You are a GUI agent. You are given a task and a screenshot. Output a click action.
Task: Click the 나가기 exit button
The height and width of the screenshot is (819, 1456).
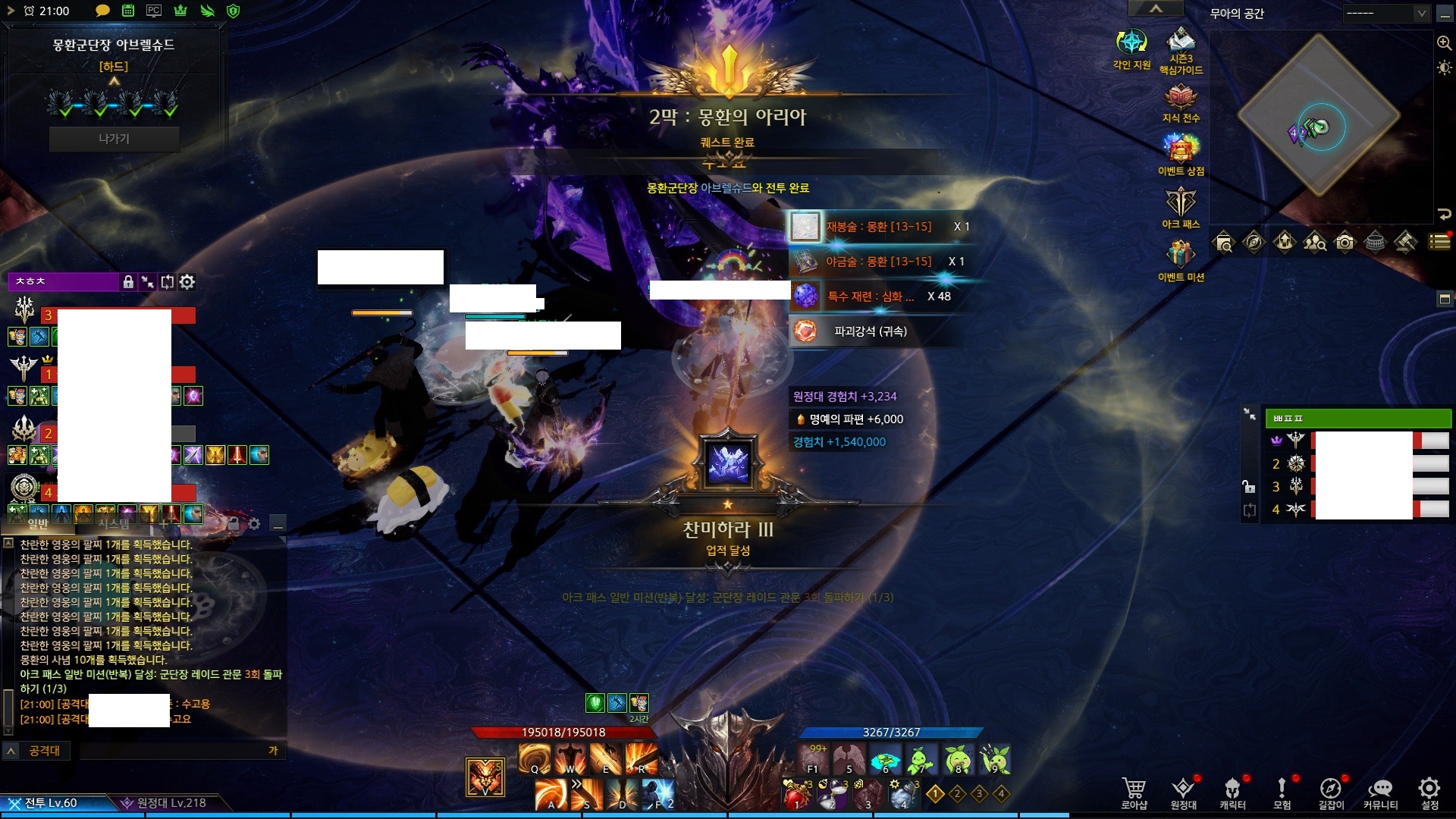[114, 139]
